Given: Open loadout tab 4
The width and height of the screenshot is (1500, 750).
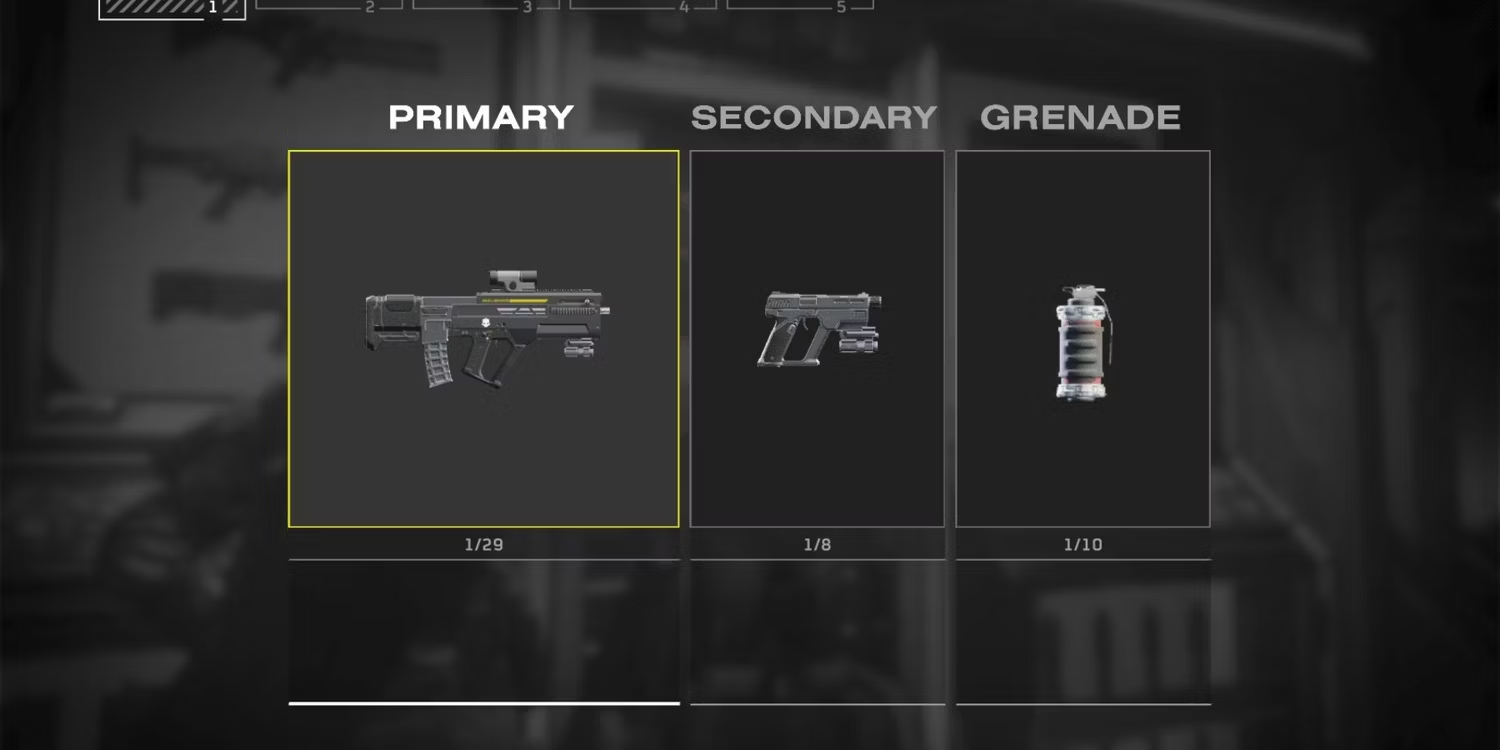Looking at the screenshot, I should point(643,5).
